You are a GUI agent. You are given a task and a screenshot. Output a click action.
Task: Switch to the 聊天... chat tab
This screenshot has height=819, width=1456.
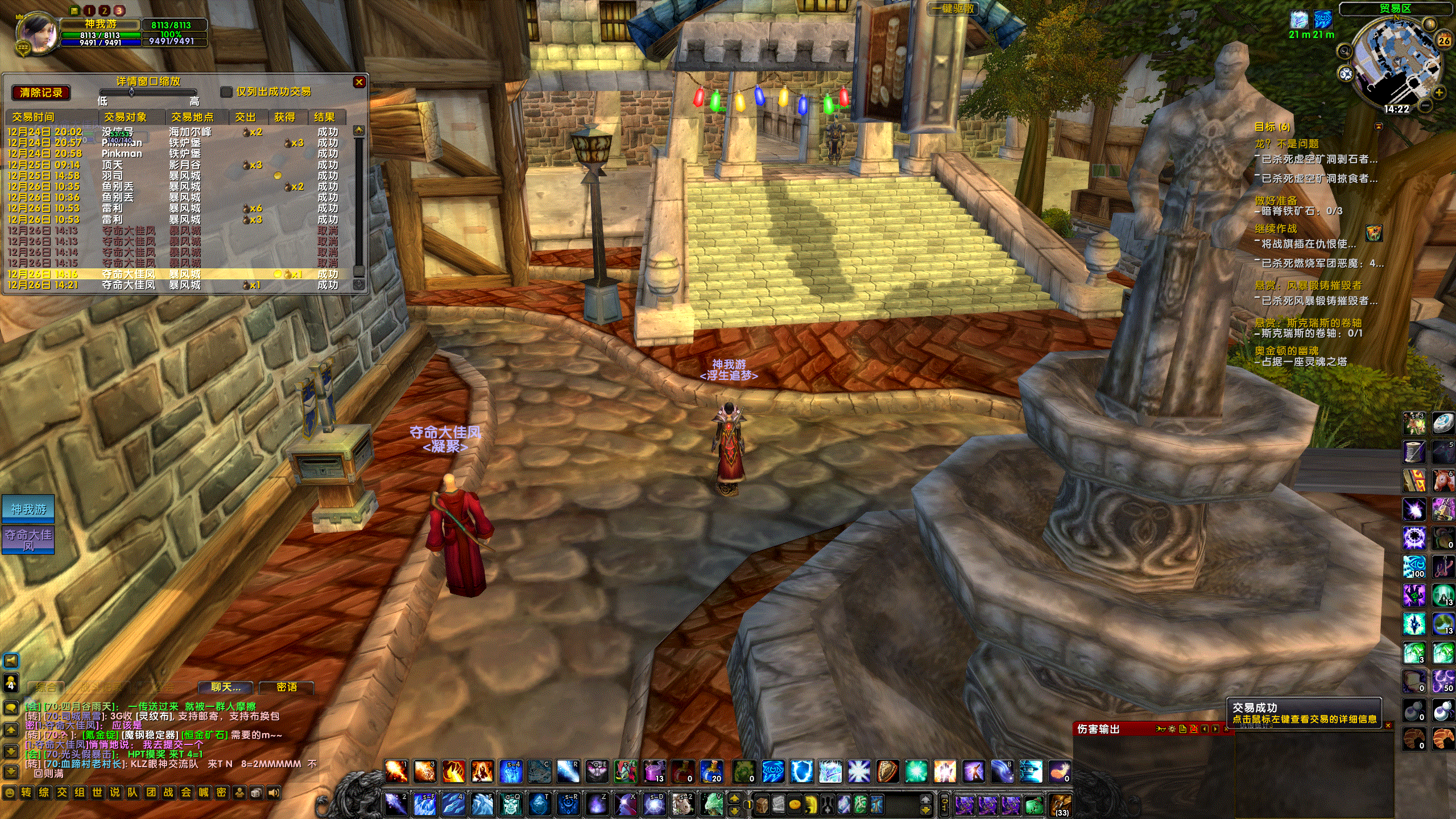coord(226,688)
